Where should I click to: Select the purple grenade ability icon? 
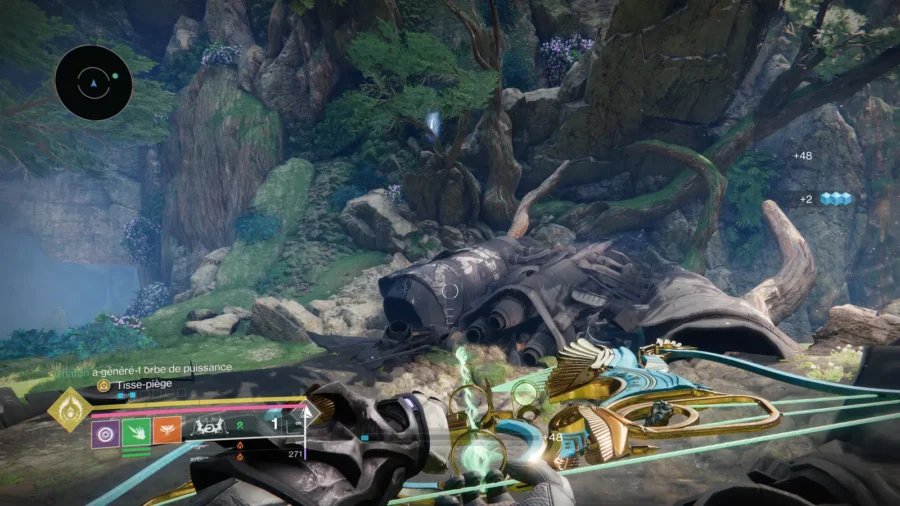[106, 431]
